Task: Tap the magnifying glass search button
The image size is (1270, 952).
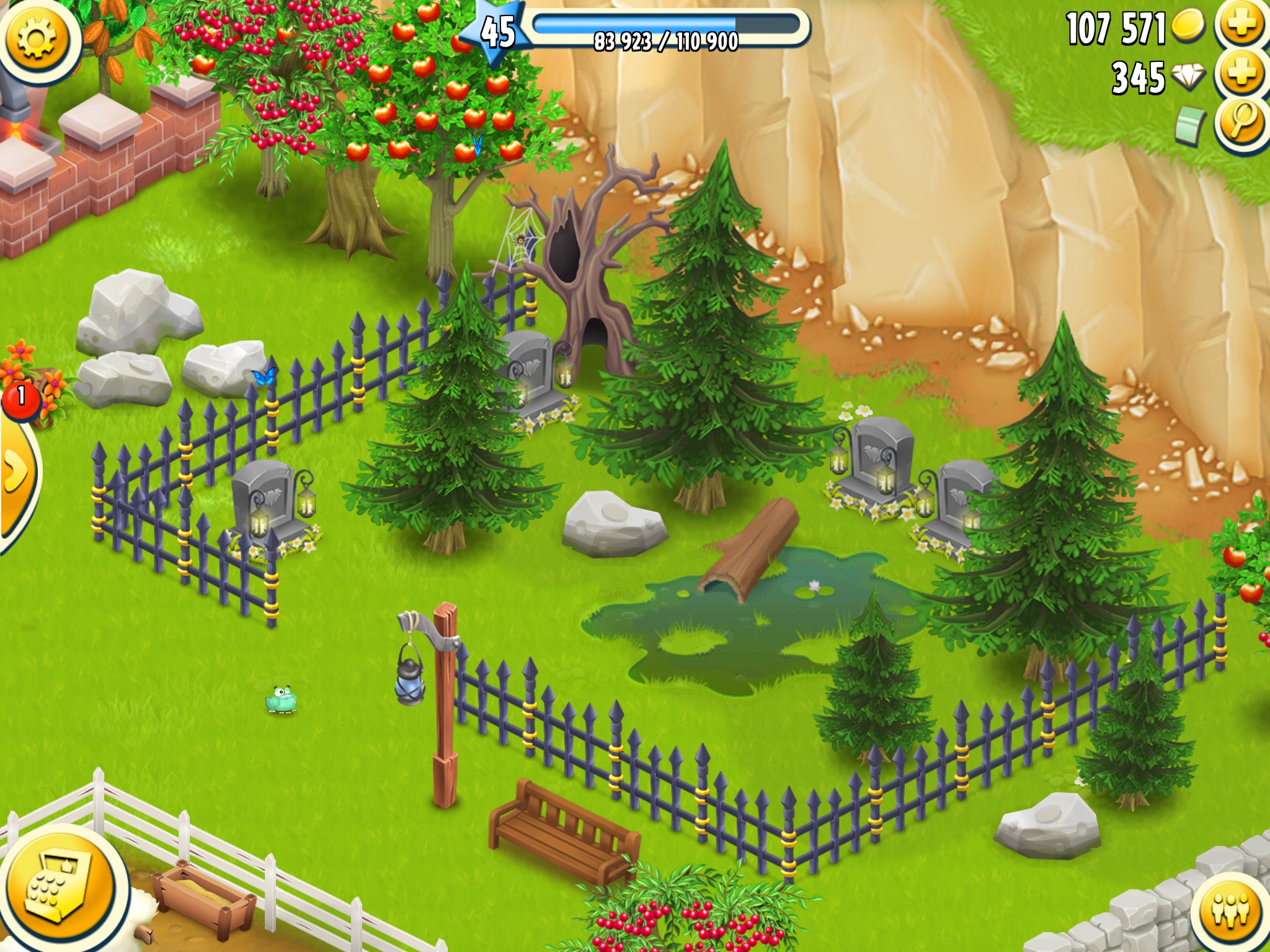Action: click(1241, 123)
